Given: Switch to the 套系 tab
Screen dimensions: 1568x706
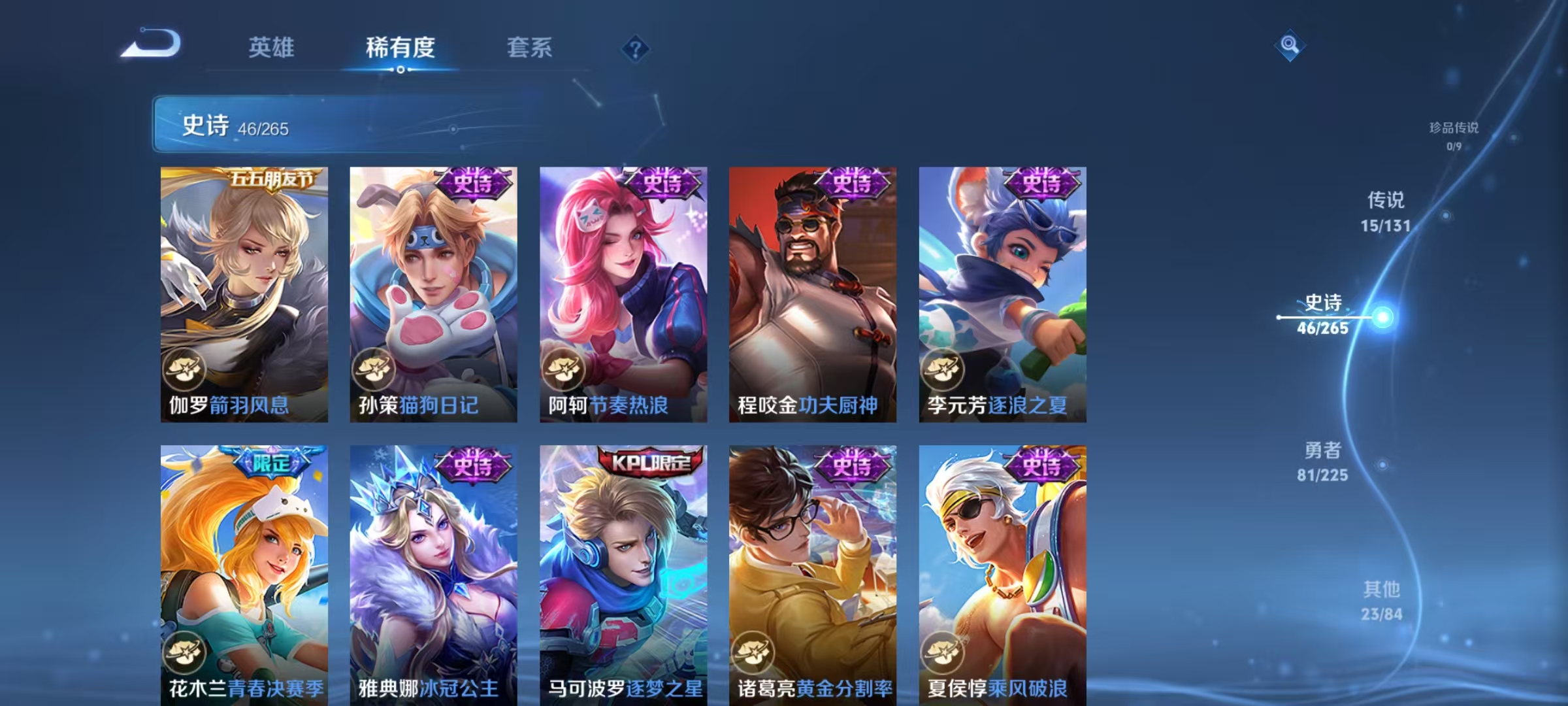Looking at the screenshot, I should [529, 48].
